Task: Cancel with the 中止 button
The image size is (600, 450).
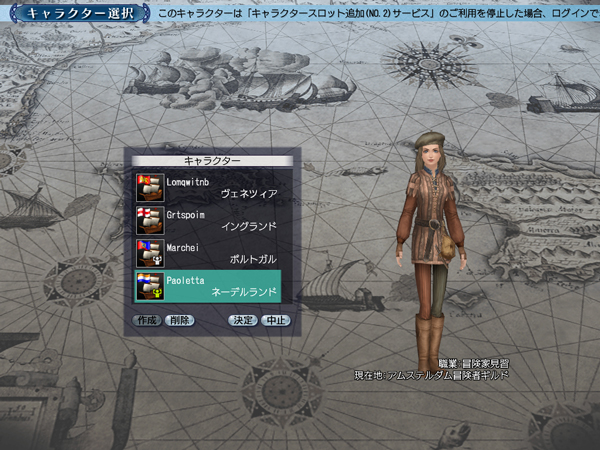Action: coord(275,321)
